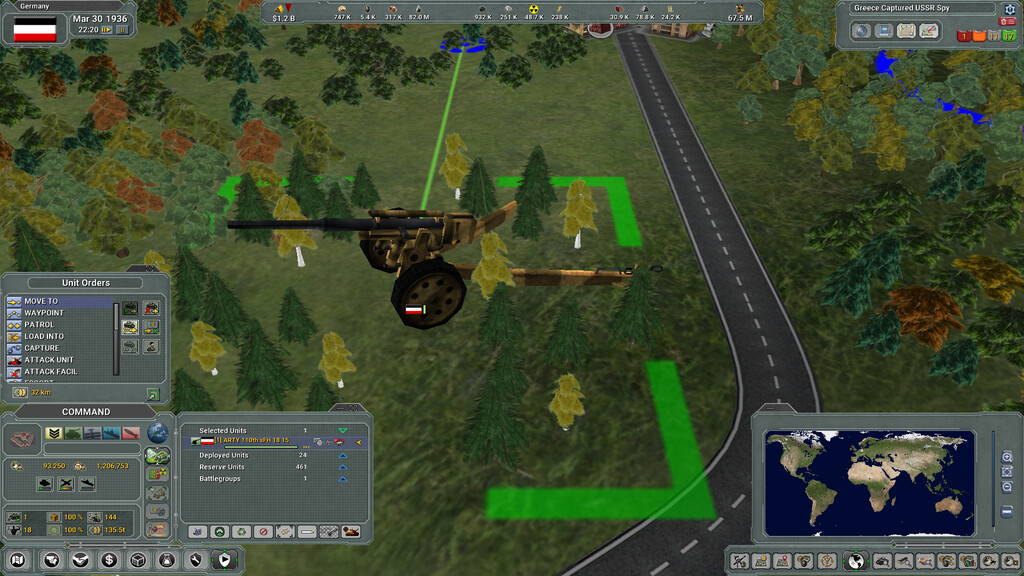This screenshot has width=1024, height=576.
Task: Open the globe view button in the Command panel
Action: point(158,432)
